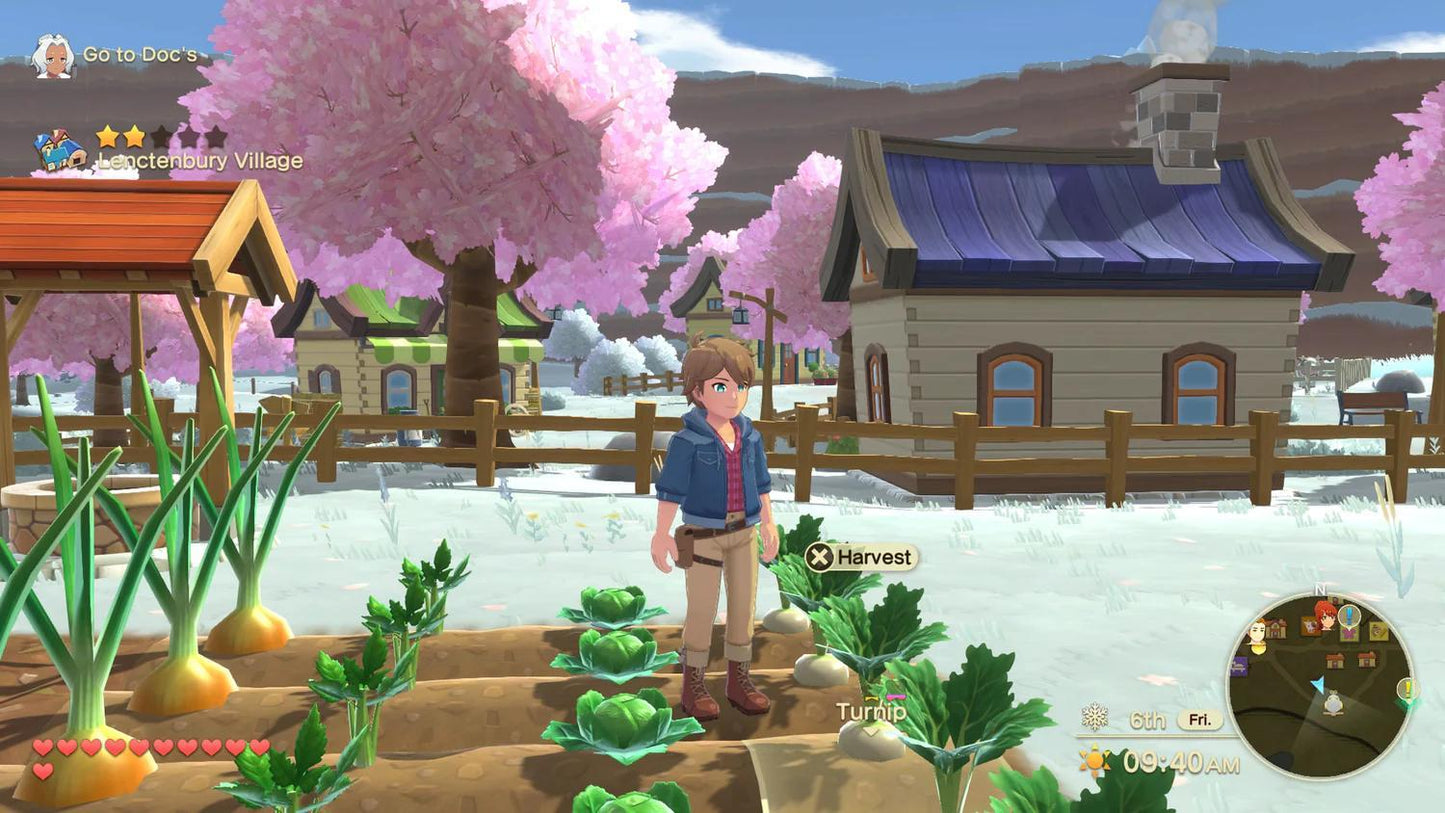
Task: Click the Lenctenbury Village house icon
Action: point(59,151)
